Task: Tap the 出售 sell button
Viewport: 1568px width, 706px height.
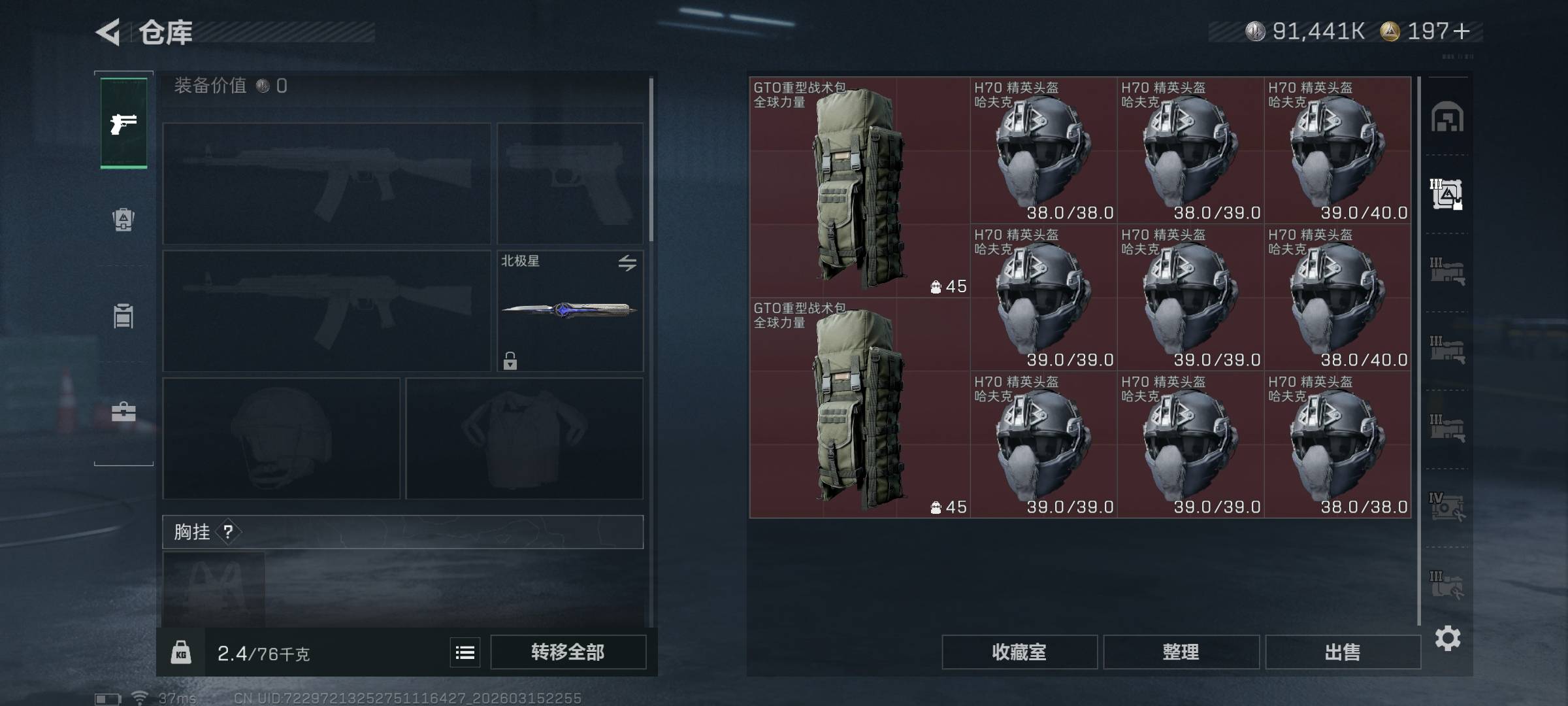Action: tap(1343, 652)
